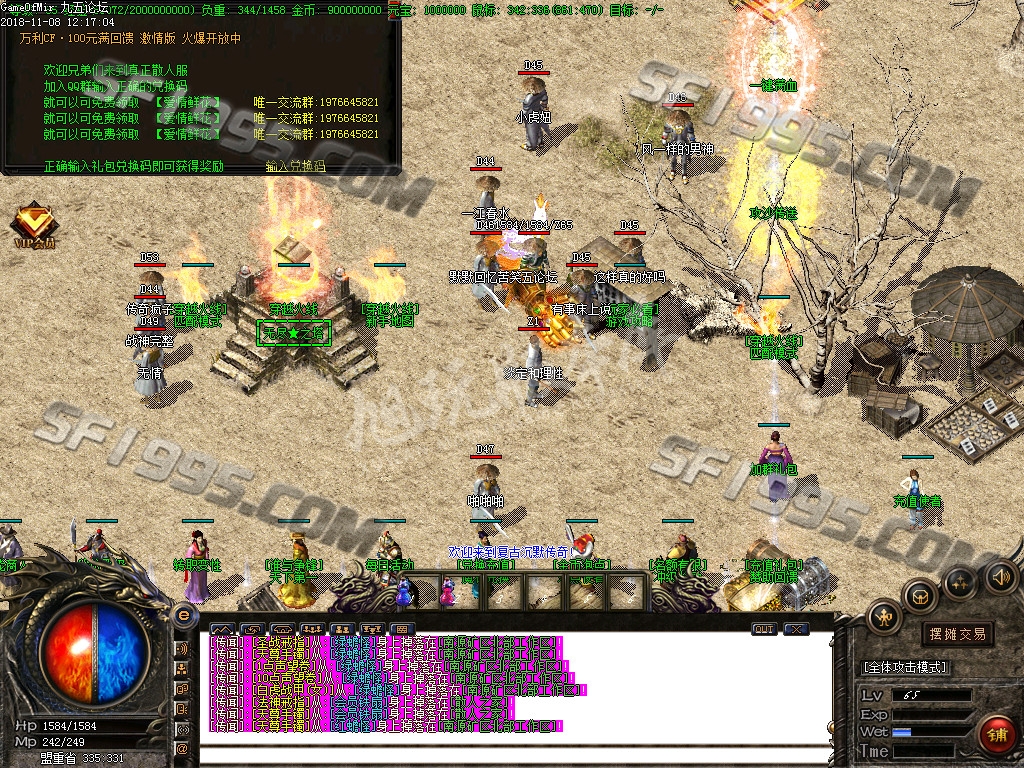Follow the 输入兑换码 redeem code link
The width and height of the screenshot is (1024, 768).
point(295,166)
